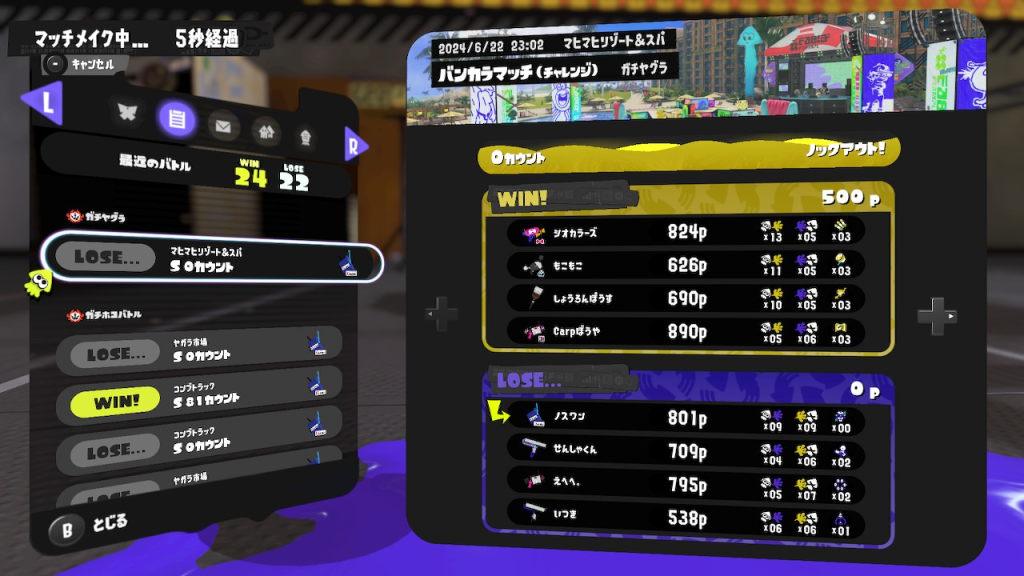Viewport: 1024px width, 576px height.
Task: Select the LOSE battle at マヒマヒリゾート&スパ
Action: pyautogui.click(x=212, y=261)
